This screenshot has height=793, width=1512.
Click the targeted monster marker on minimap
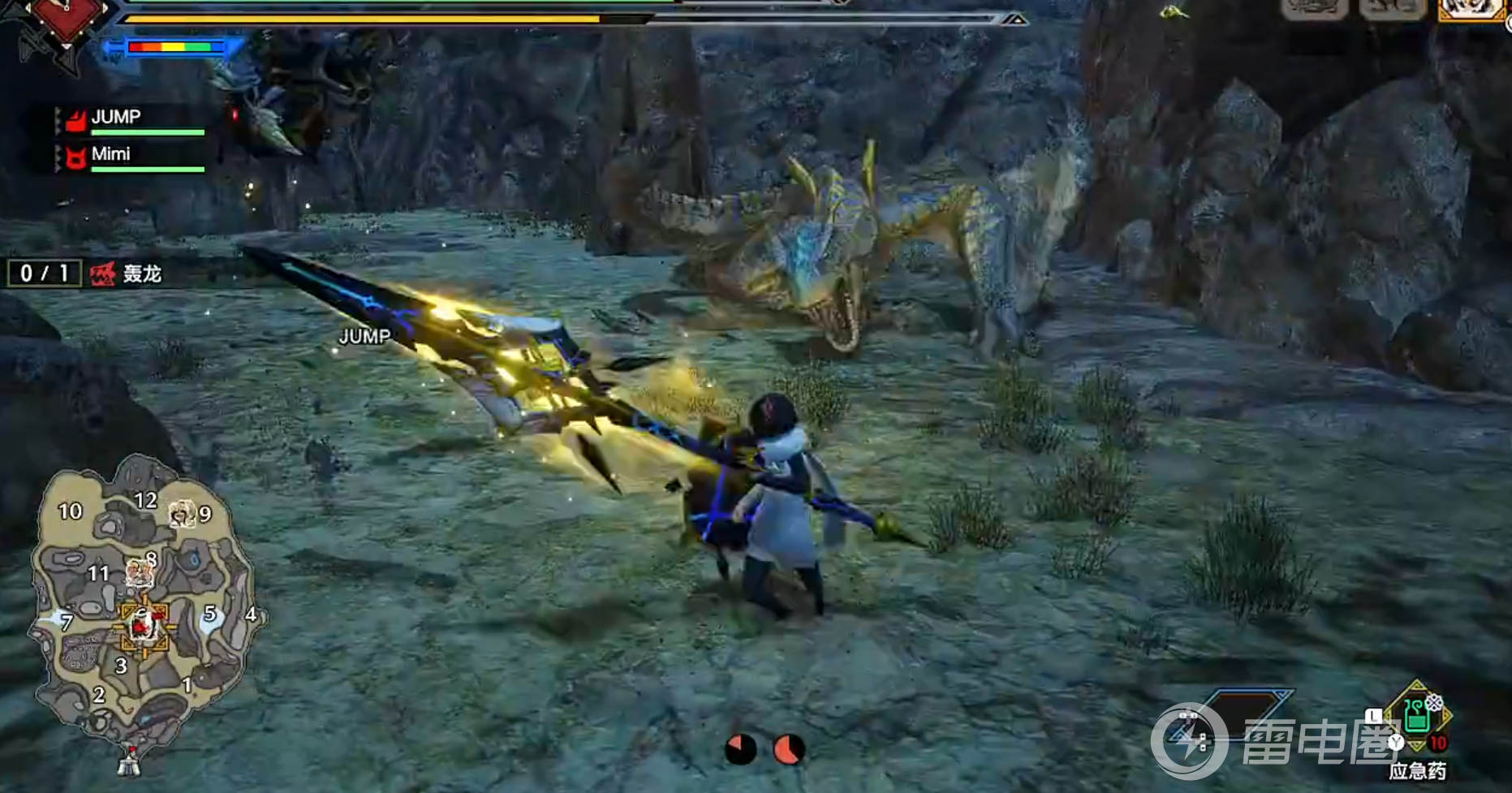coord(144,625)
